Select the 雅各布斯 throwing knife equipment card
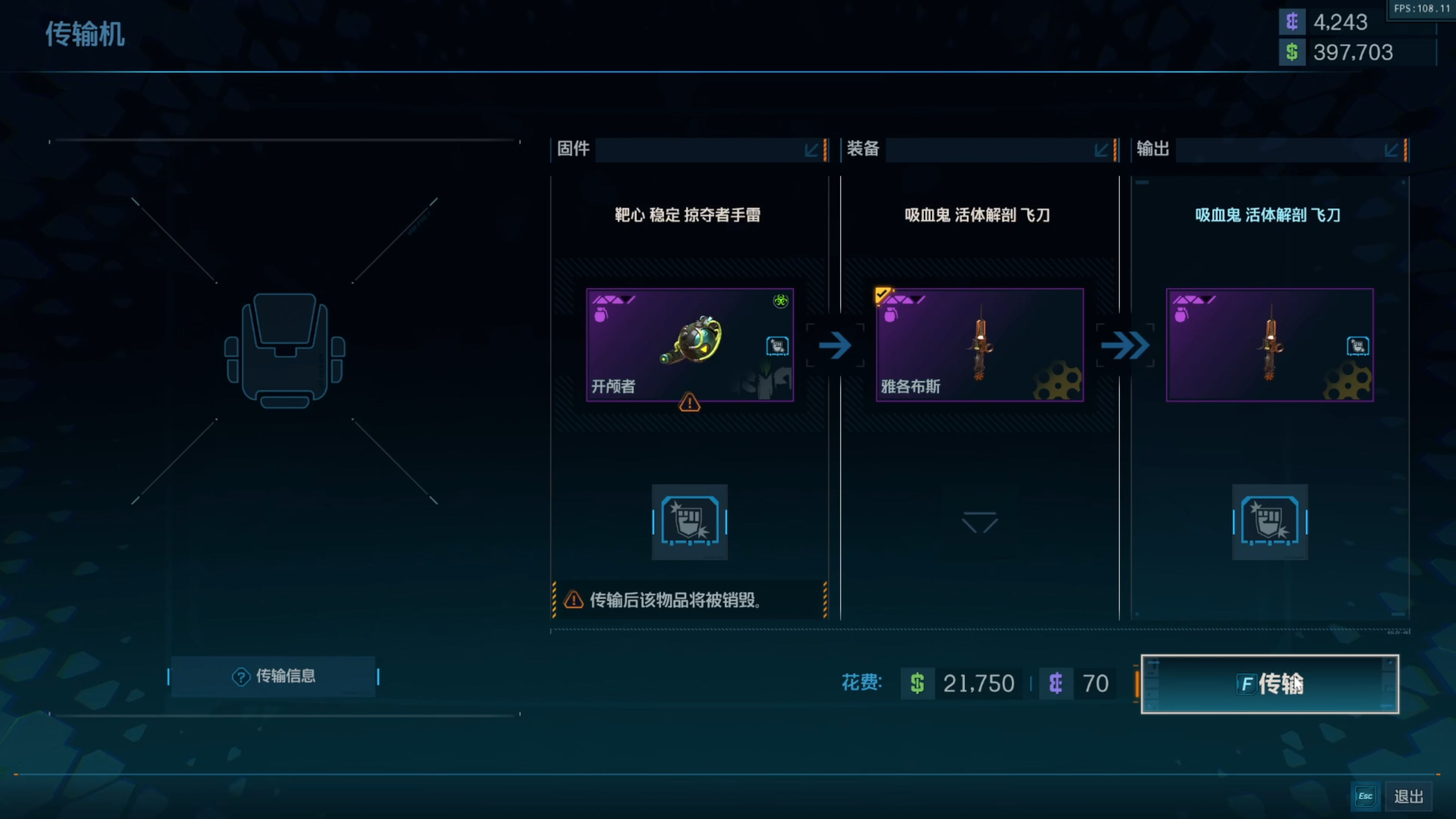Viewport: 1456px width, 819px height. [979, 345]
